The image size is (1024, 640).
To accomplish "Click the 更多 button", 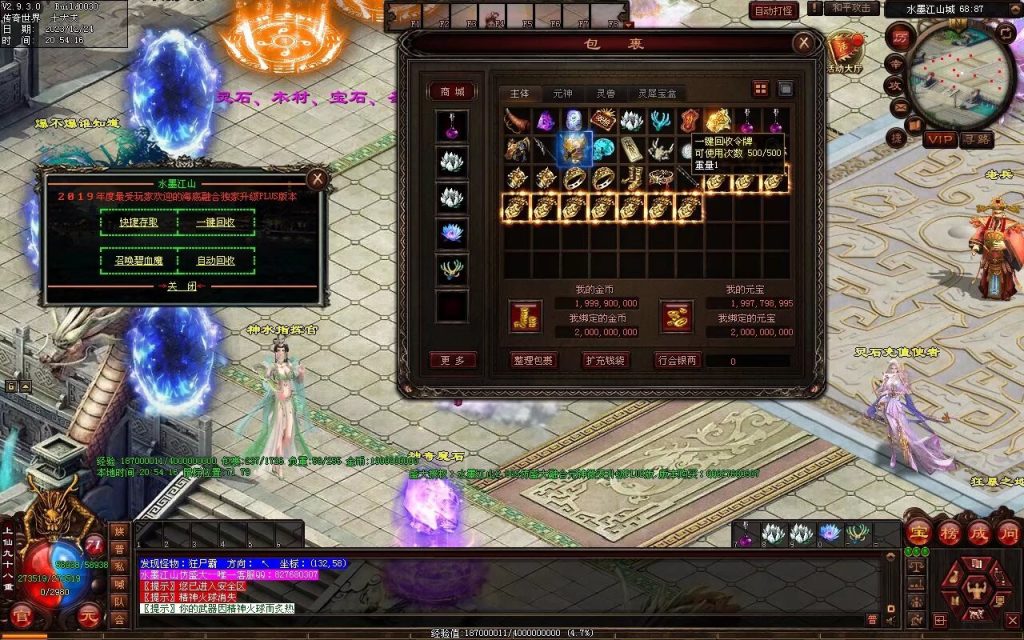I will point(452,360).
